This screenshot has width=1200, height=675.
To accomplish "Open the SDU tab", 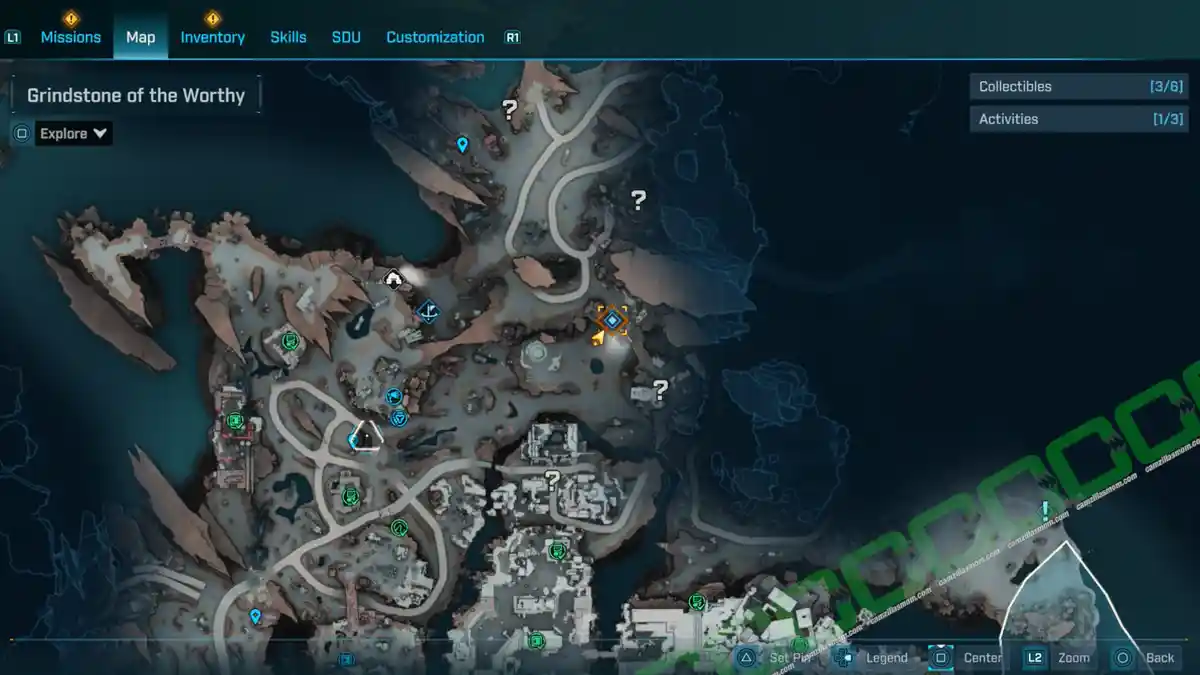I will (x=346, y=37).
